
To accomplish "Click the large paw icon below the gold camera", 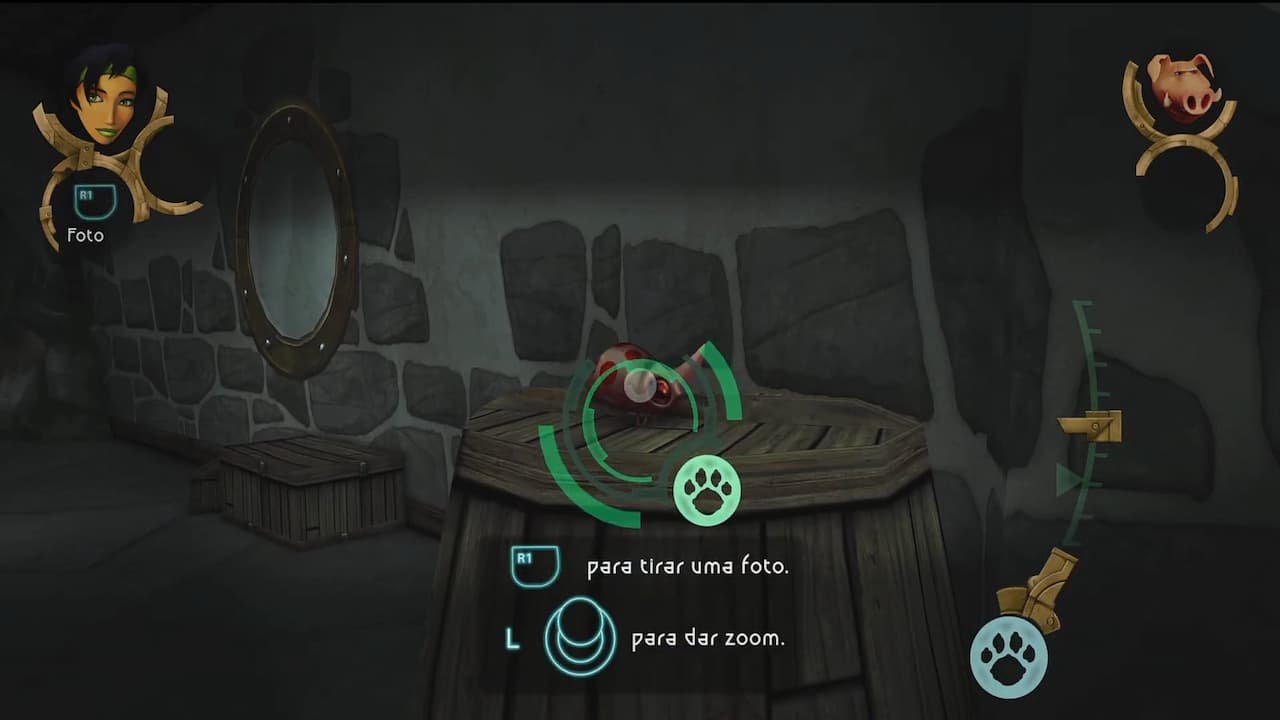I will pos(1008,656).
